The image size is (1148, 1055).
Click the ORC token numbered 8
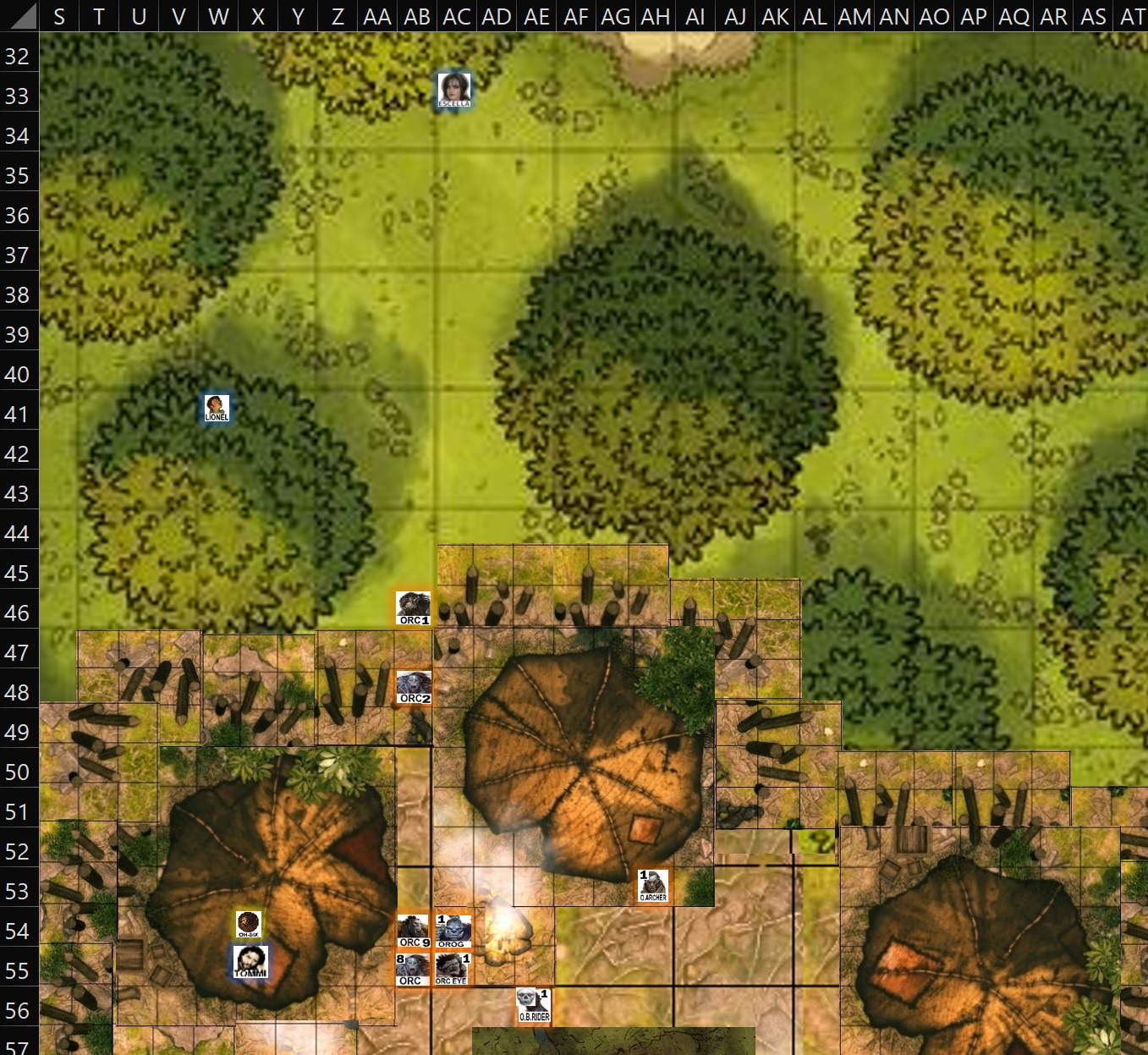coord(411,968)
